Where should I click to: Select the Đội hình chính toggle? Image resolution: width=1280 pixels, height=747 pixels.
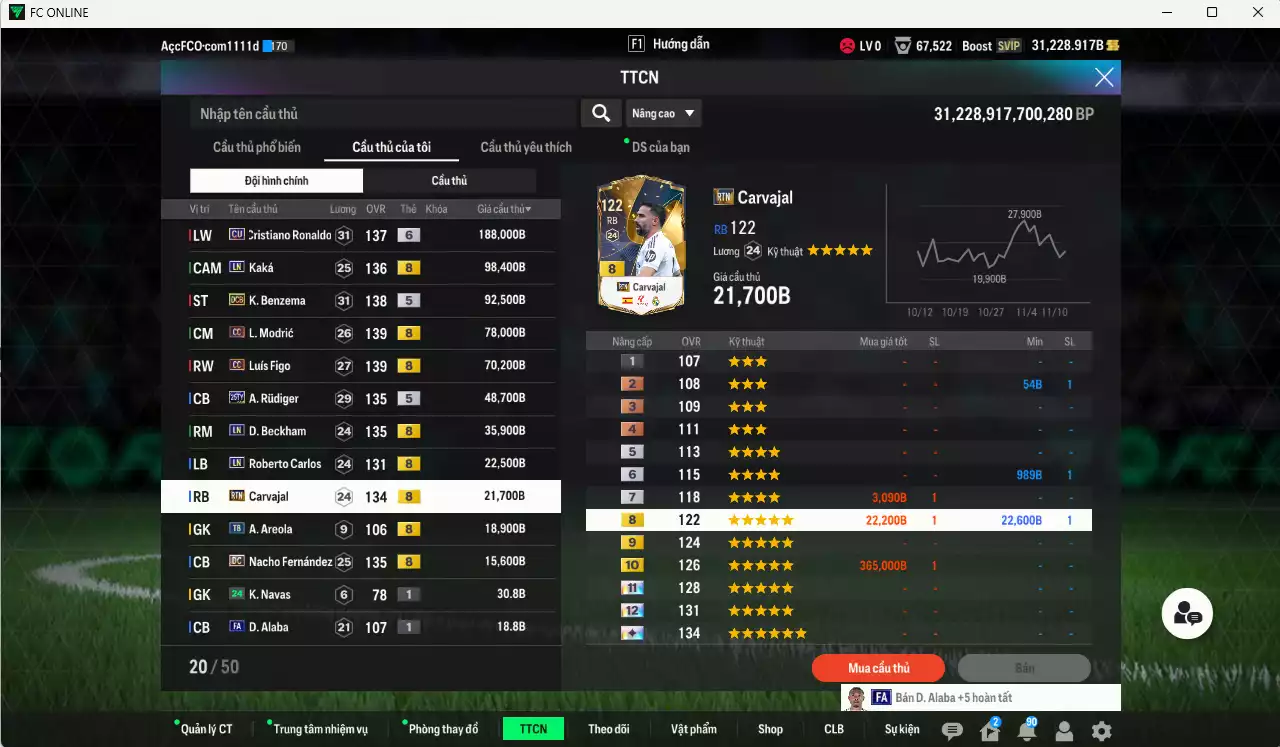point(276,180)
